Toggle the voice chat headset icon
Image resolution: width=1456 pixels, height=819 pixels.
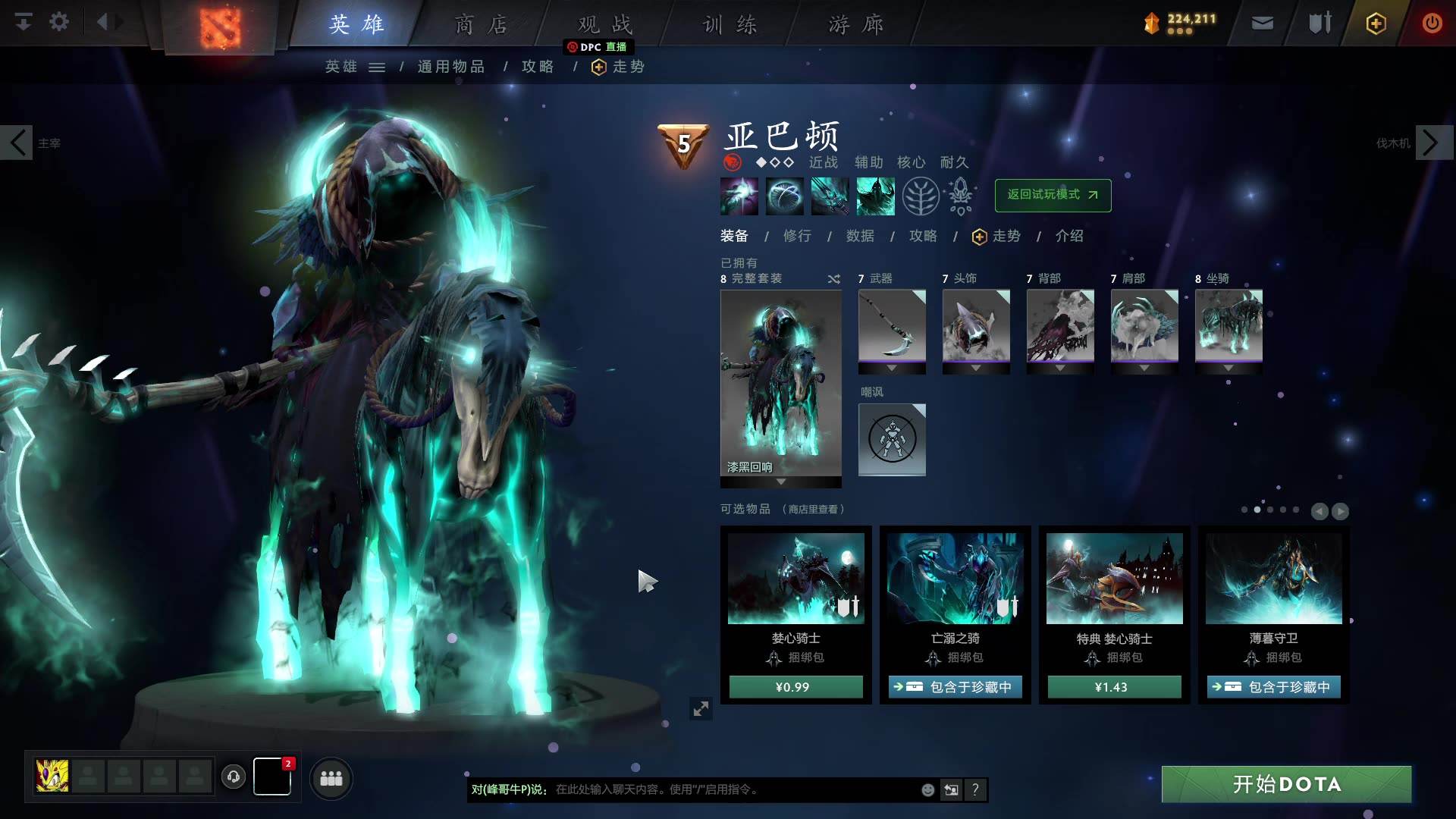click(233, 777)
